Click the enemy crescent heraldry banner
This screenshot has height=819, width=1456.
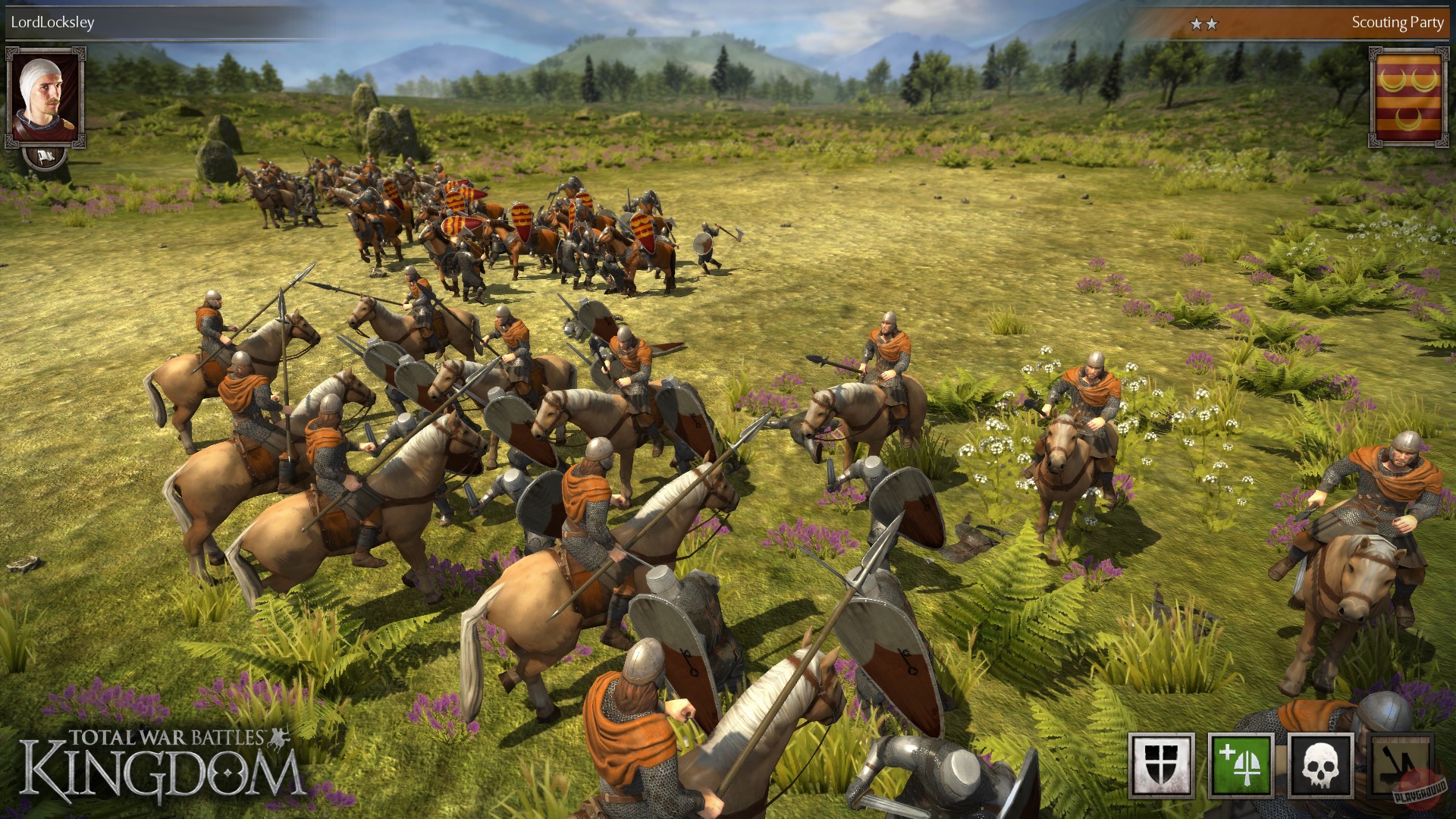tap(1408, 91)
